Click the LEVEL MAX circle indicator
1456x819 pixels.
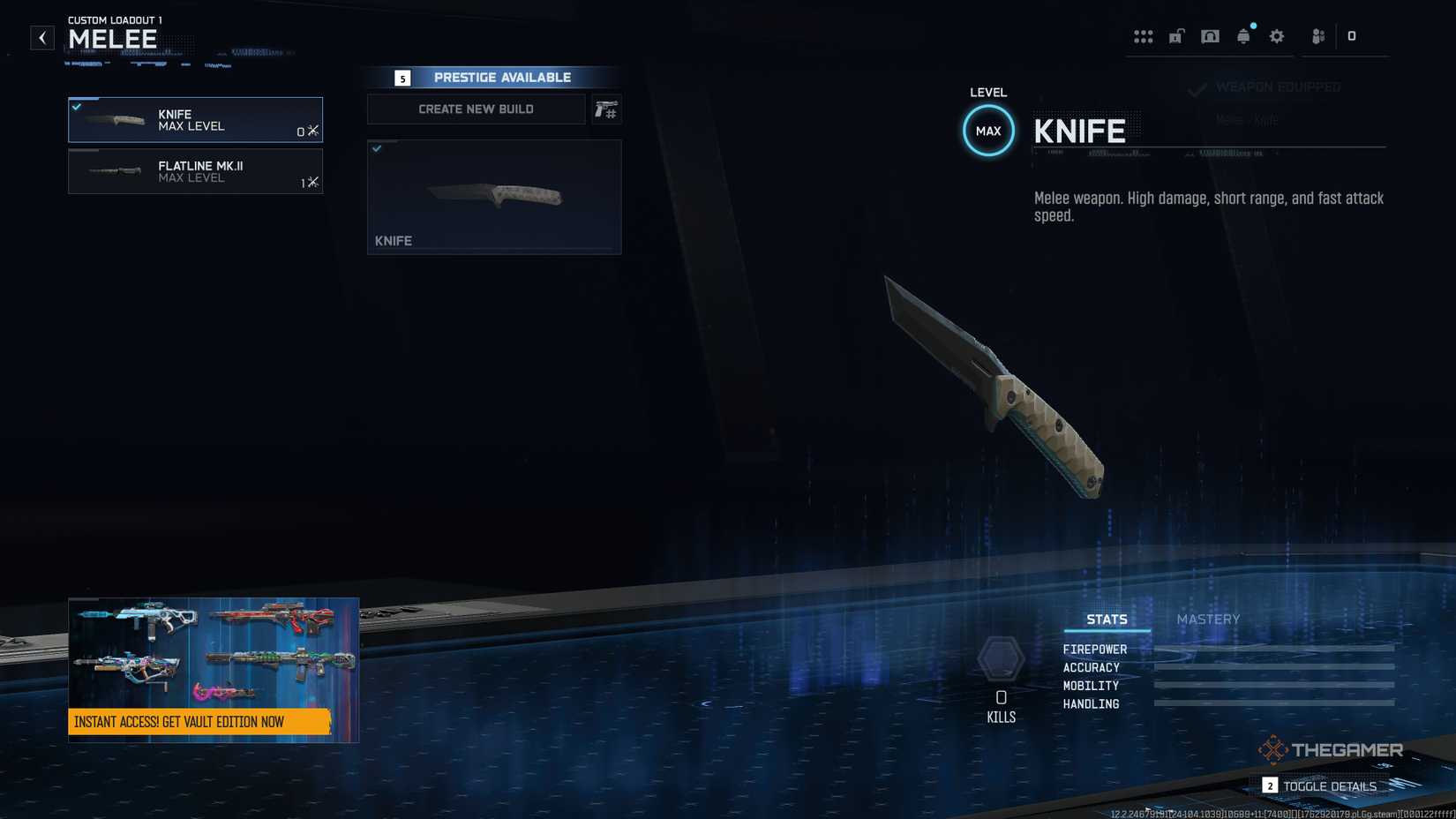(988, 130)
